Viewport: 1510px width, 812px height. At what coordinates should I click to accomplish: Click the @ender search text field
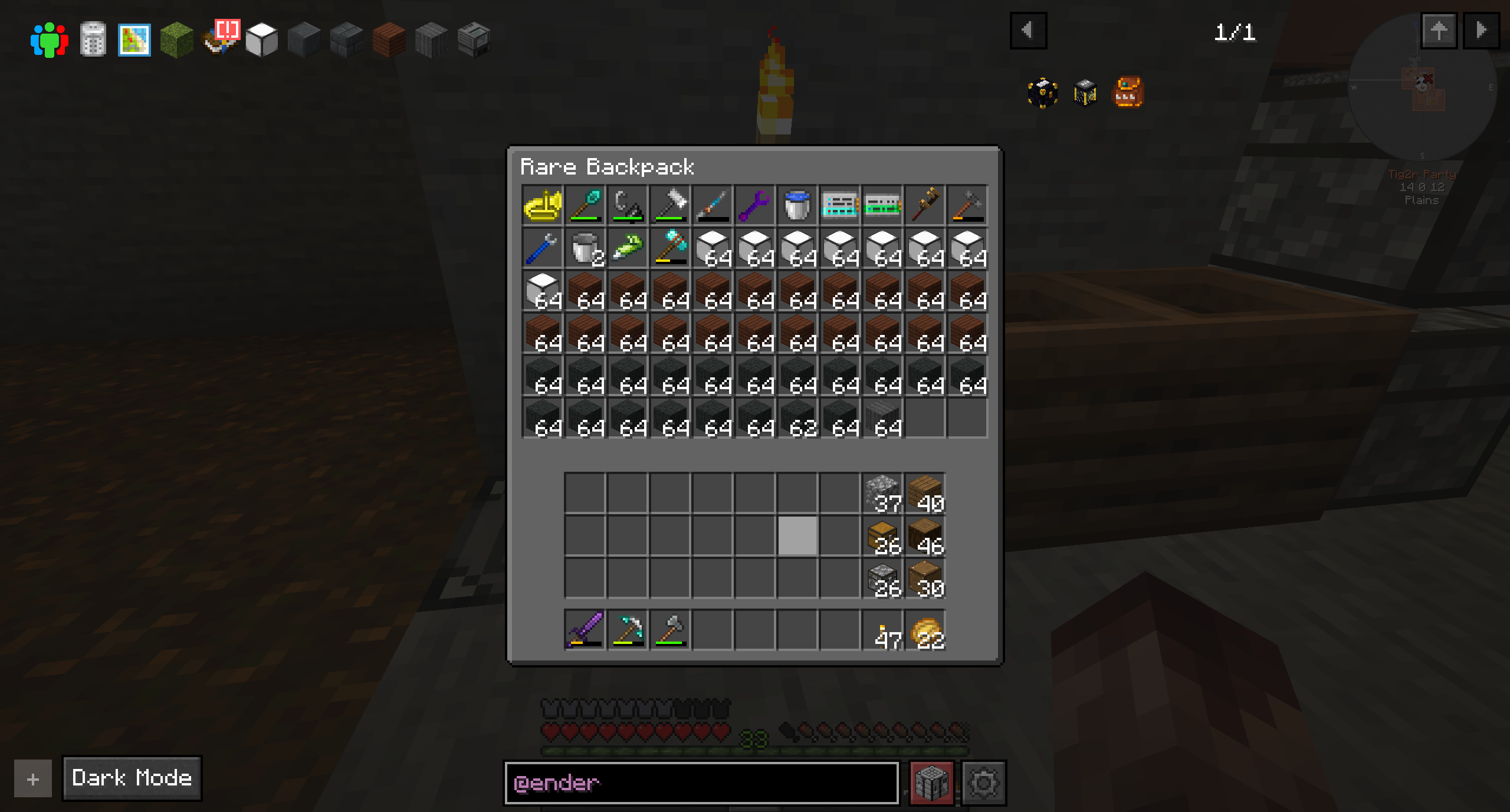point(701,783)
